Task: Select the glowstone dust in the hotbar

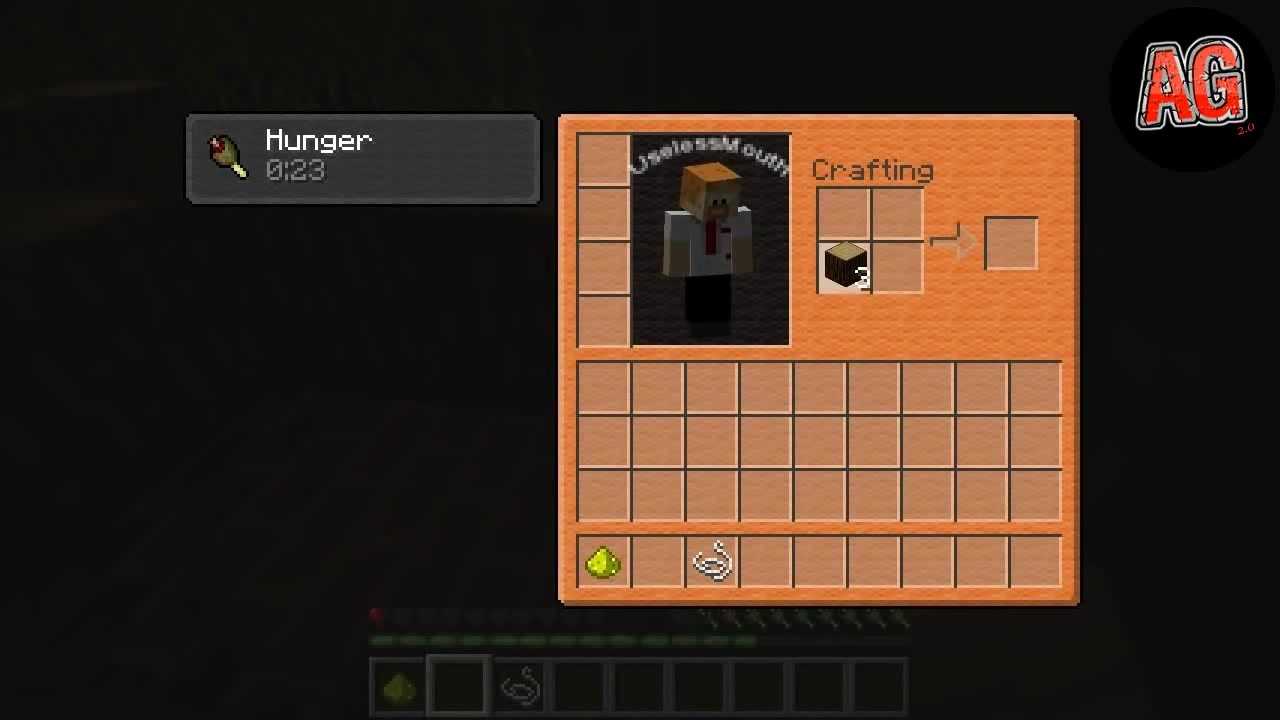Action: pos(396,685)
